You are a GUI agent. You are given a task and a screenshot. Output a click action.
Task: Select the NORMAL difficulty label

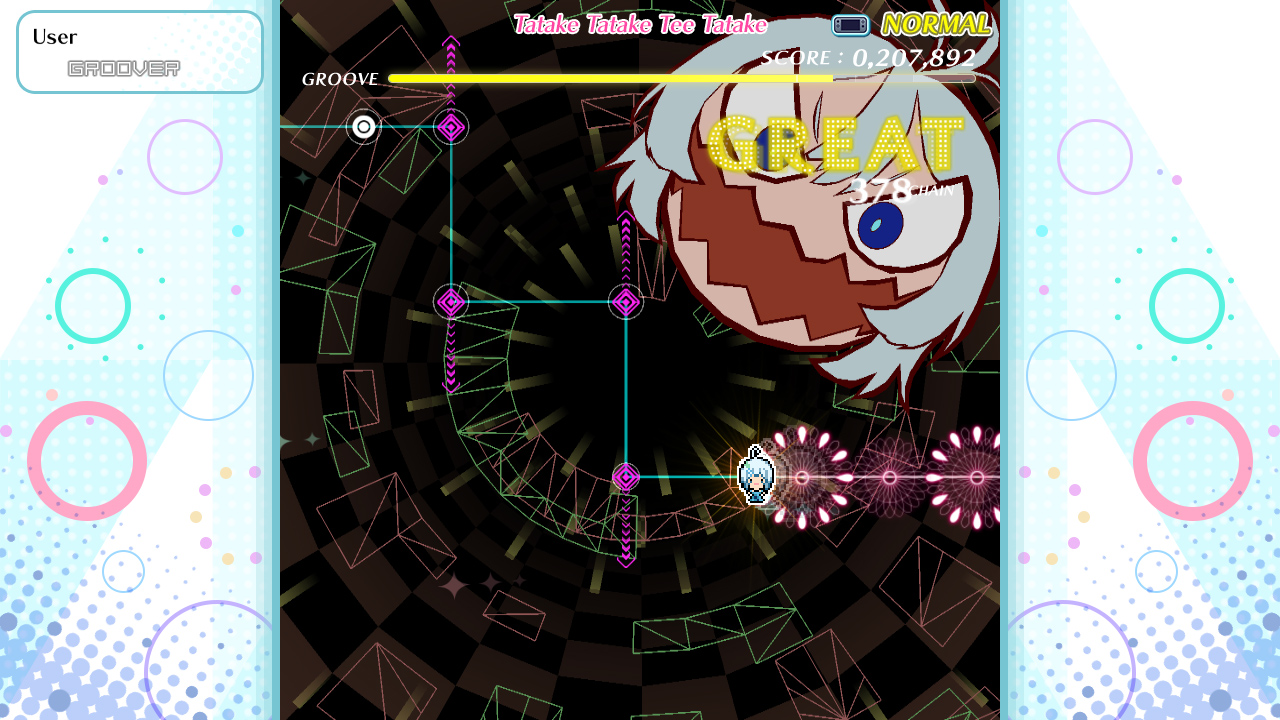936,21
